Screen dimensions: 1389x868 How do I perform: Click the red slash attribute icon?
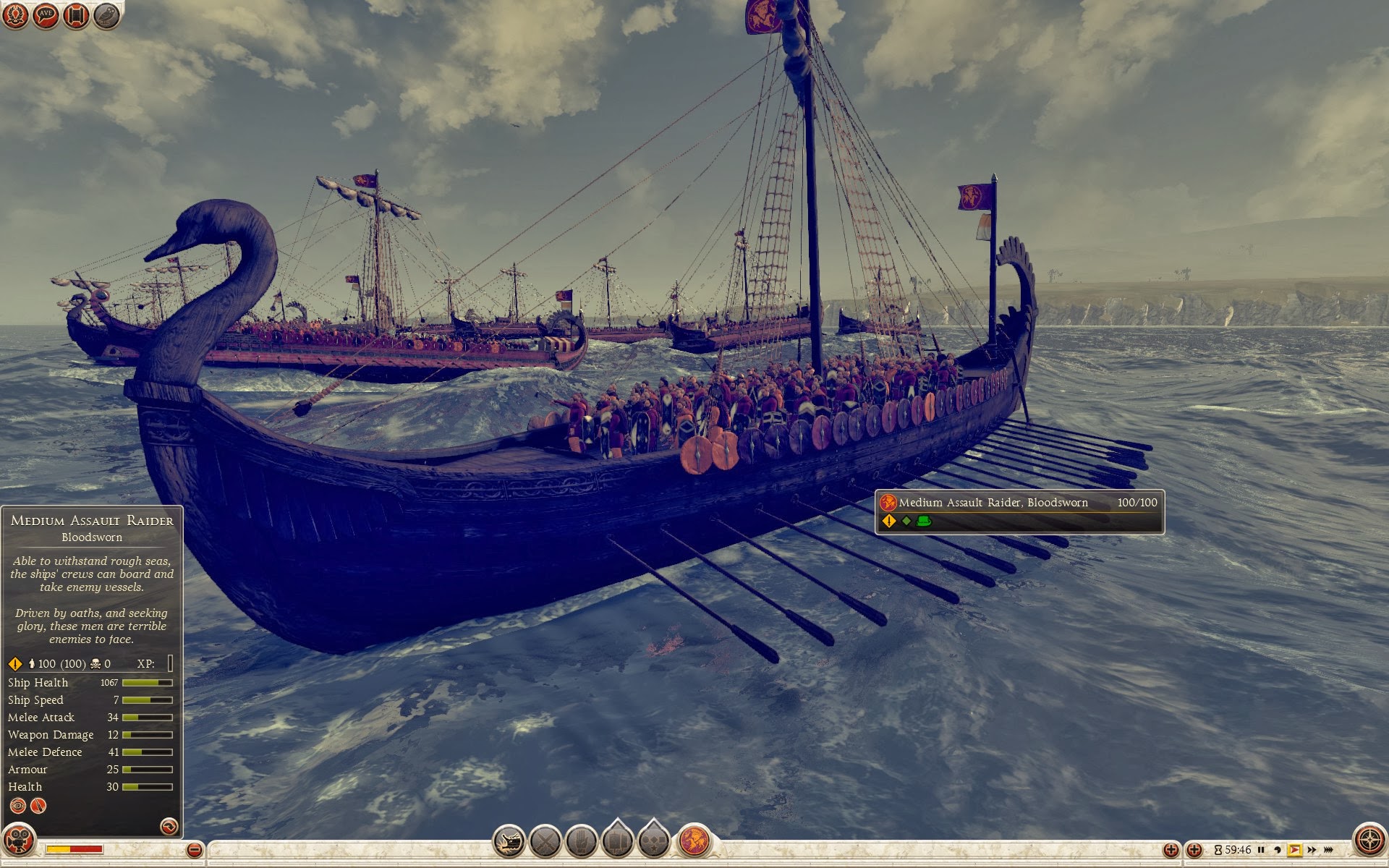(38, 806)
